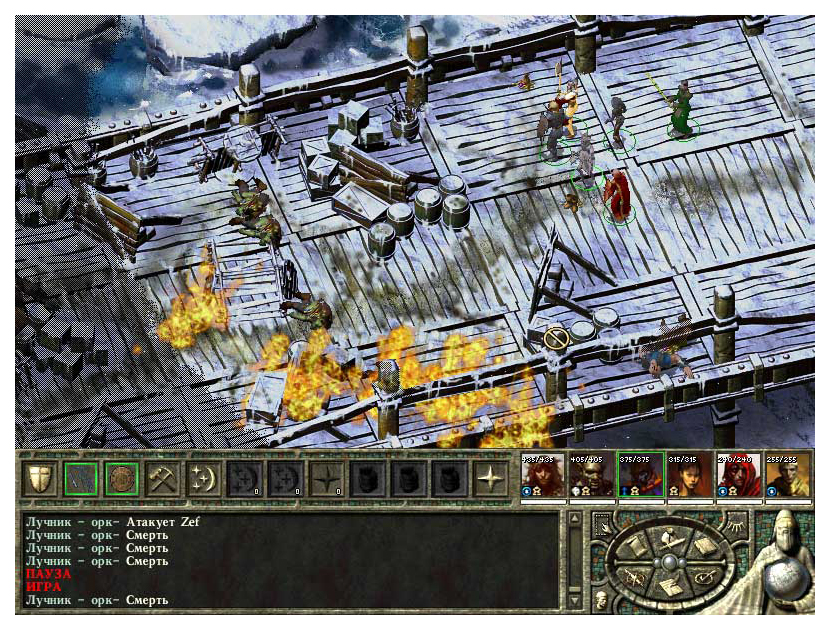The image size is (830, 630).
Task: Select the green-framed portrait with 375/375
Action: pyautogui.click(x=638, y=477)
